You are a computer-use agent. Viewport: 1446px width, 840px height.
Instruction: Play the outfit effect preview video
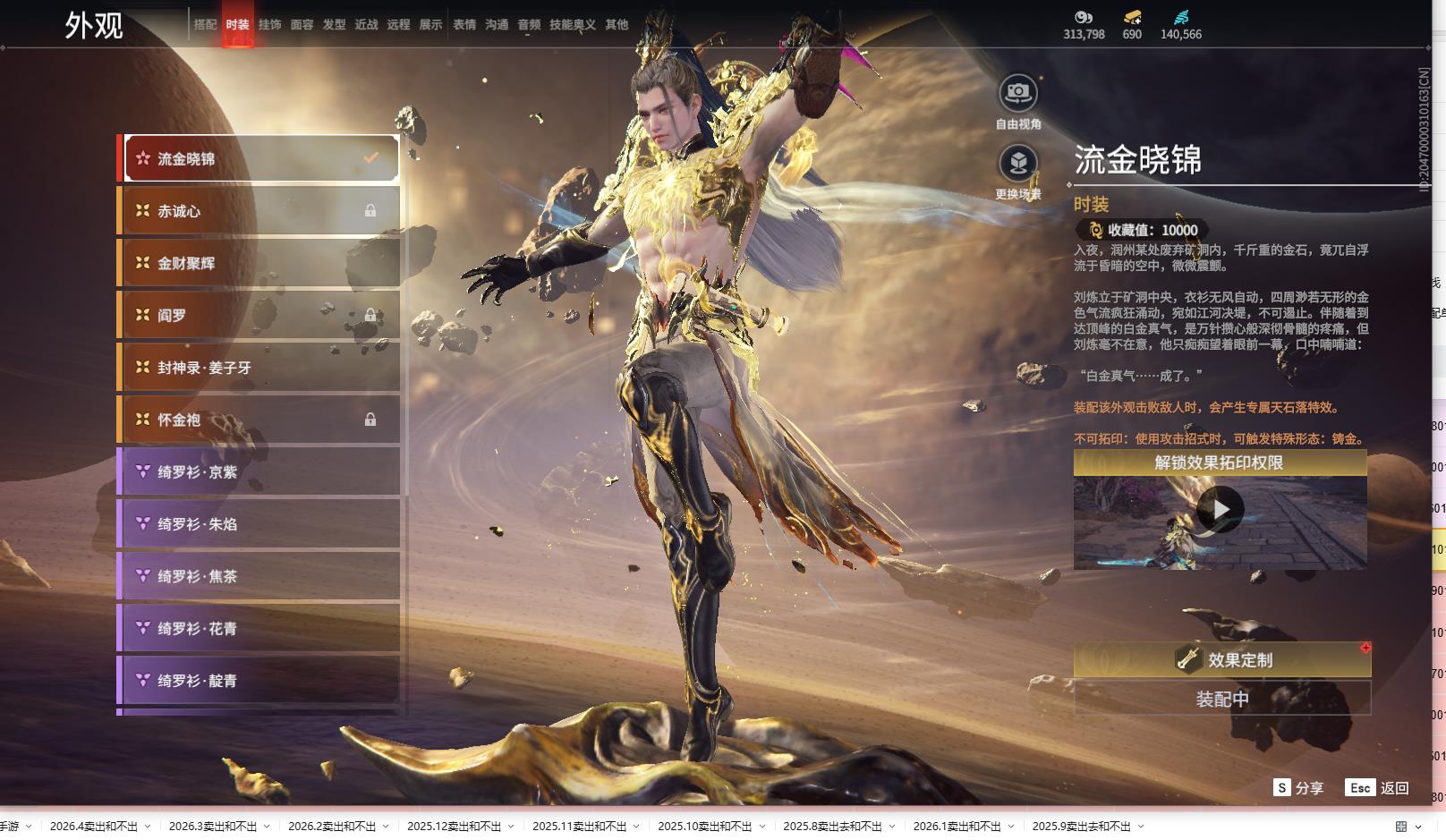coord(1220,510)
